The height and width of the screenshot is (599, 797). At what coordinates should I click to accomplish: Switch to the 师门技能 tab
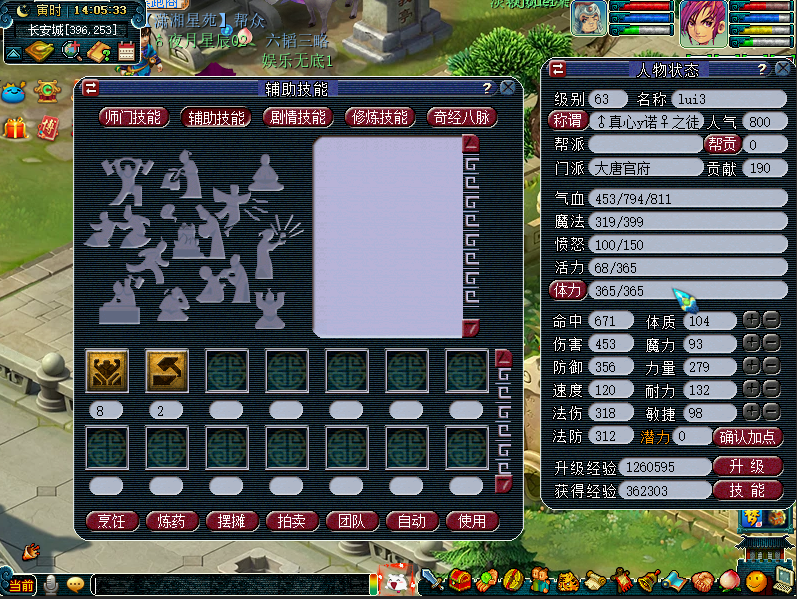tap(131, 117)
